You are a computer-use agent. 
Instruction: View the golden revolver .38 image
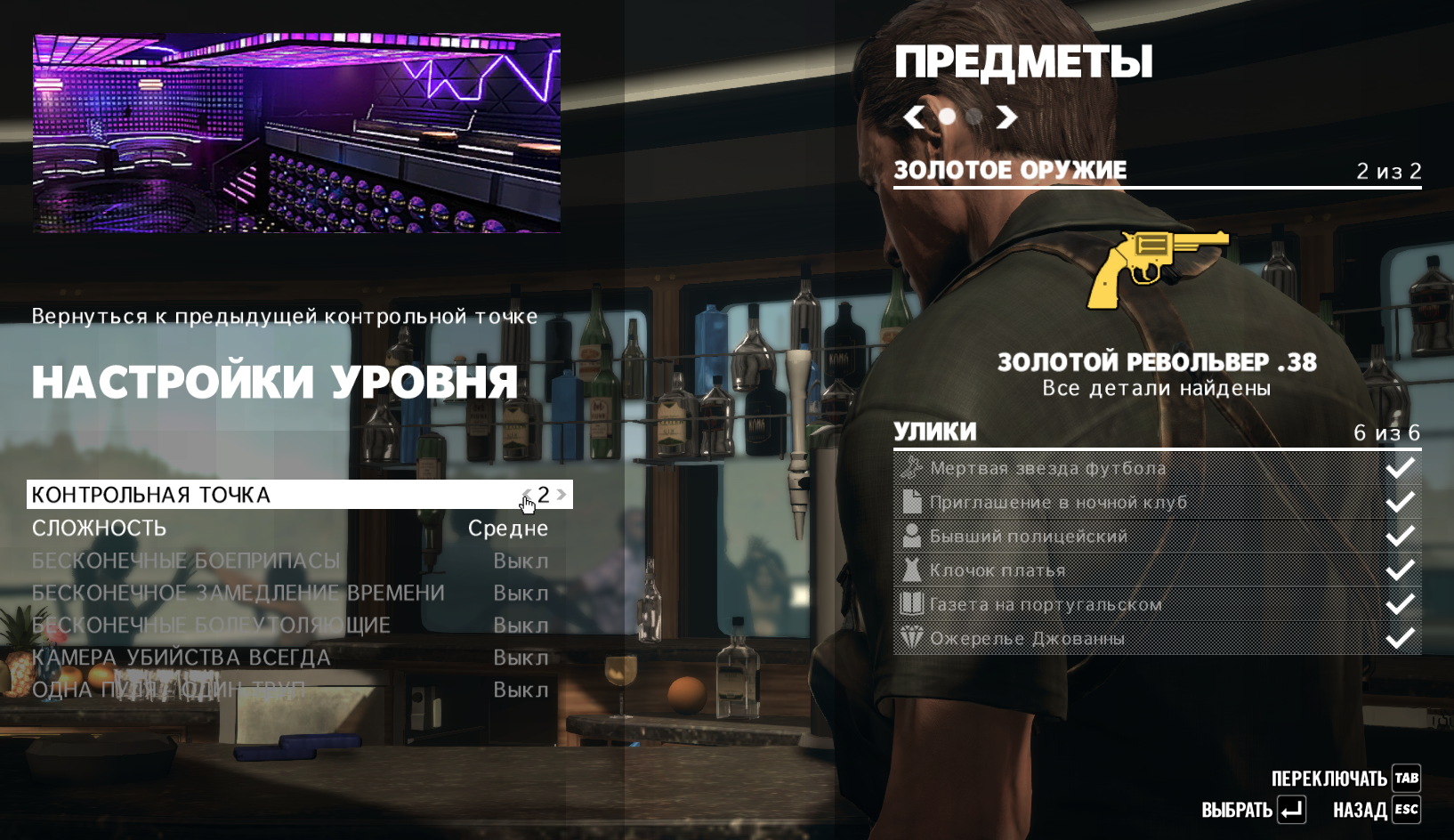1157,271
